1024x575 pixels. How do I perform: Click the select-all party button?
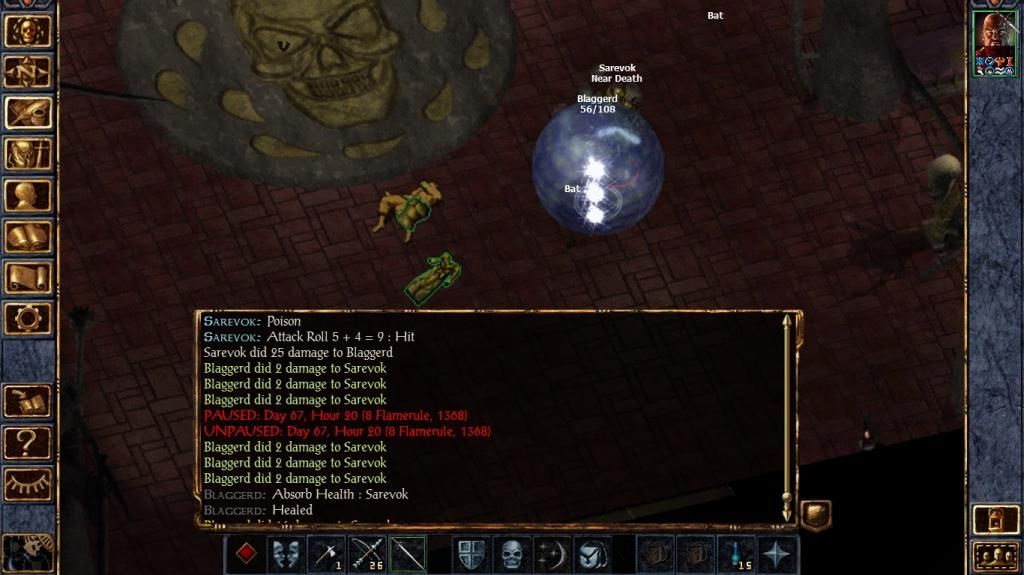(x=995, y=555)
